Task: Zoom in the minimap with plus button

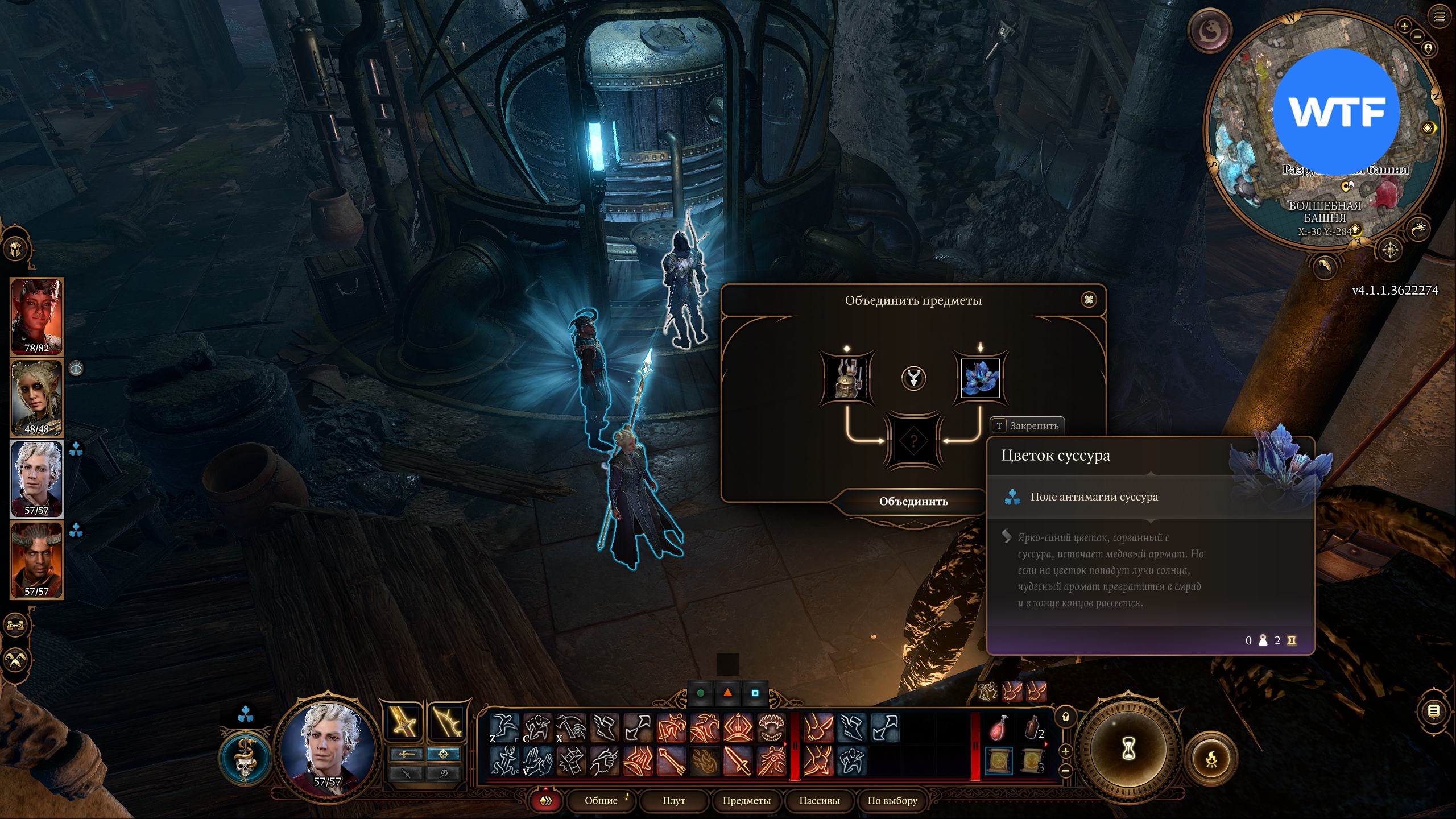Action: tap(1404, 26)
